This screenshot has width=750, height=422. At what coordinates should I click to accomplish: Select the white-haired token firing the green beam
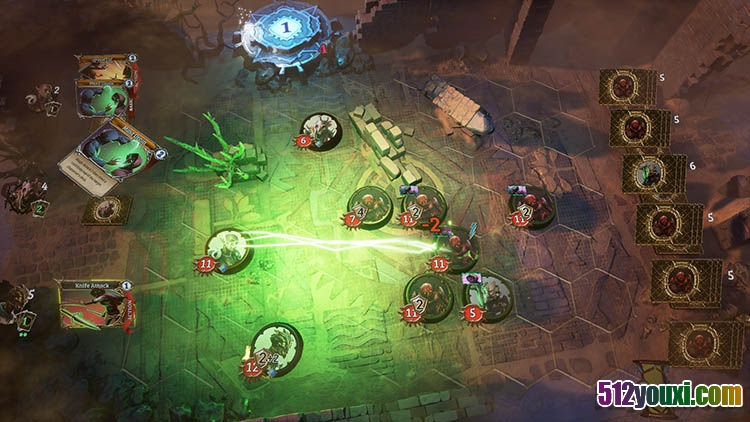pyautogui.click(x=229, y=250)
